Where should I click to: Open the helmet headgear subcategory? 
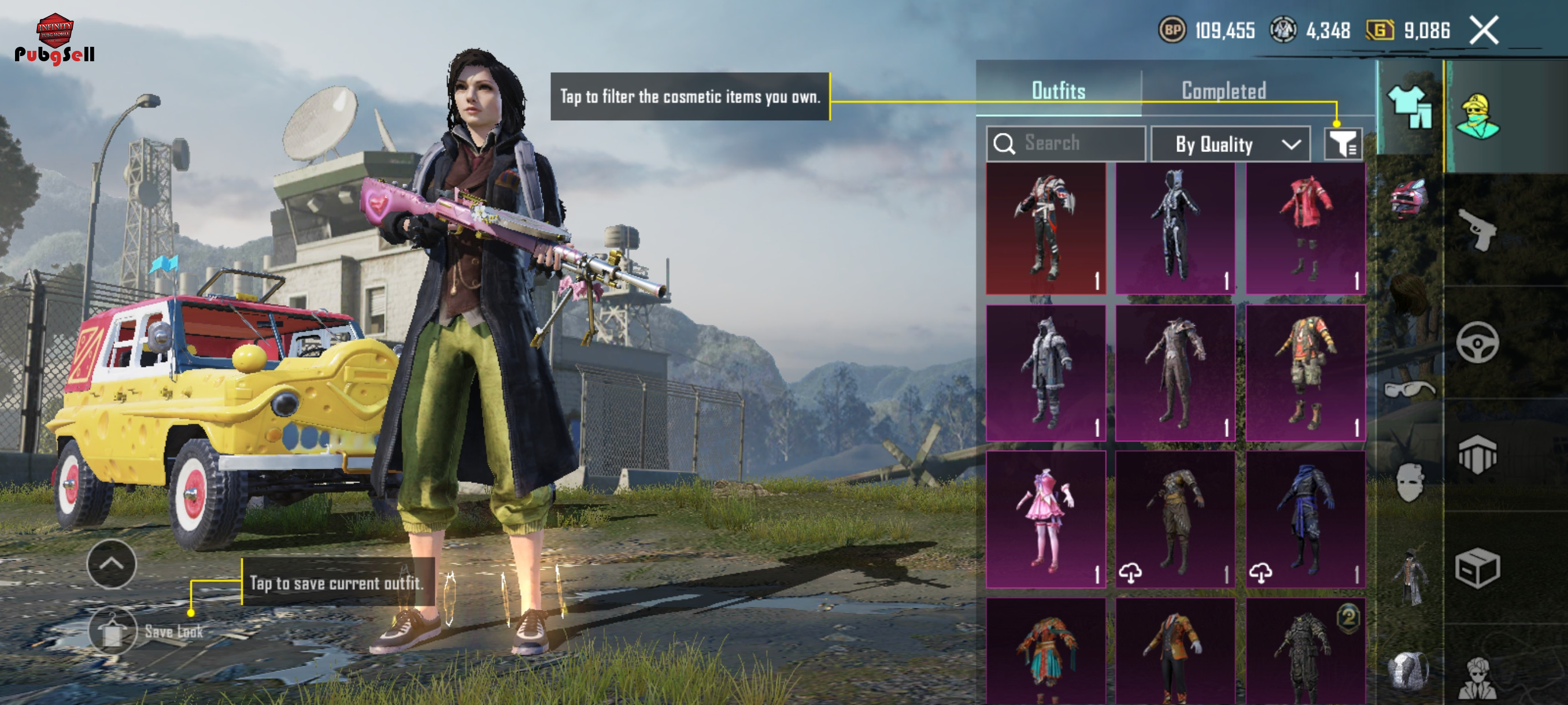pos(1408,198)
